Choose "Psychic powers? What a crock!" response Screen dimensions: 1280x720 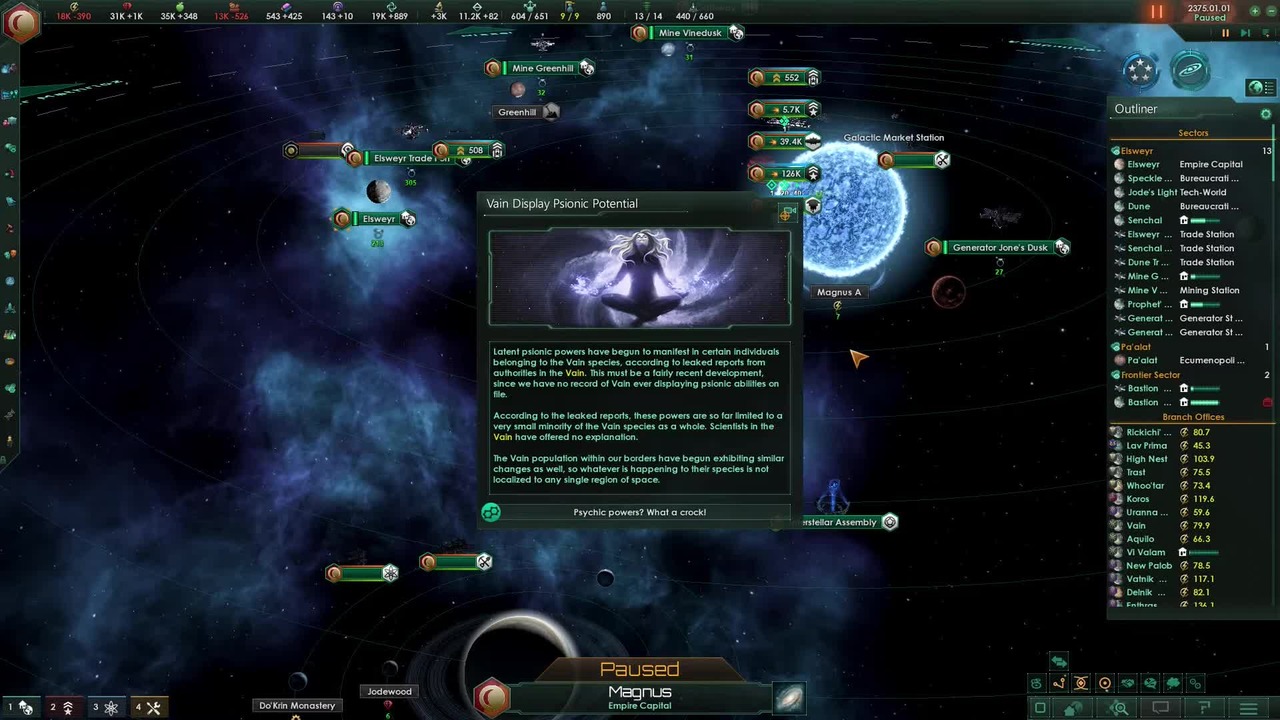pos(639,512)
